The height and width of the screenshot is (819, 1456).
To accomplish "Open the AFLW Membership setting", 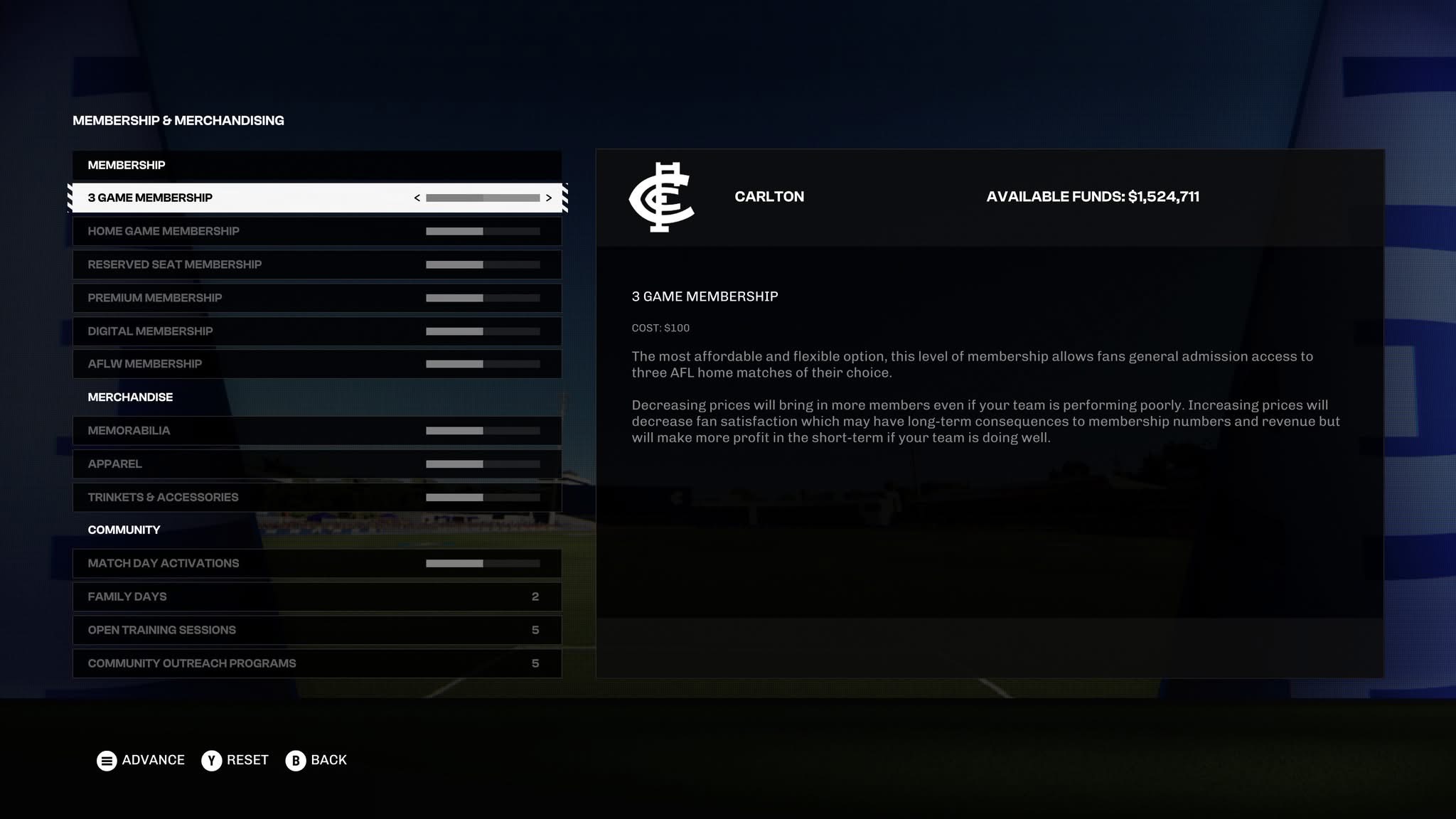I will (213, 364).
